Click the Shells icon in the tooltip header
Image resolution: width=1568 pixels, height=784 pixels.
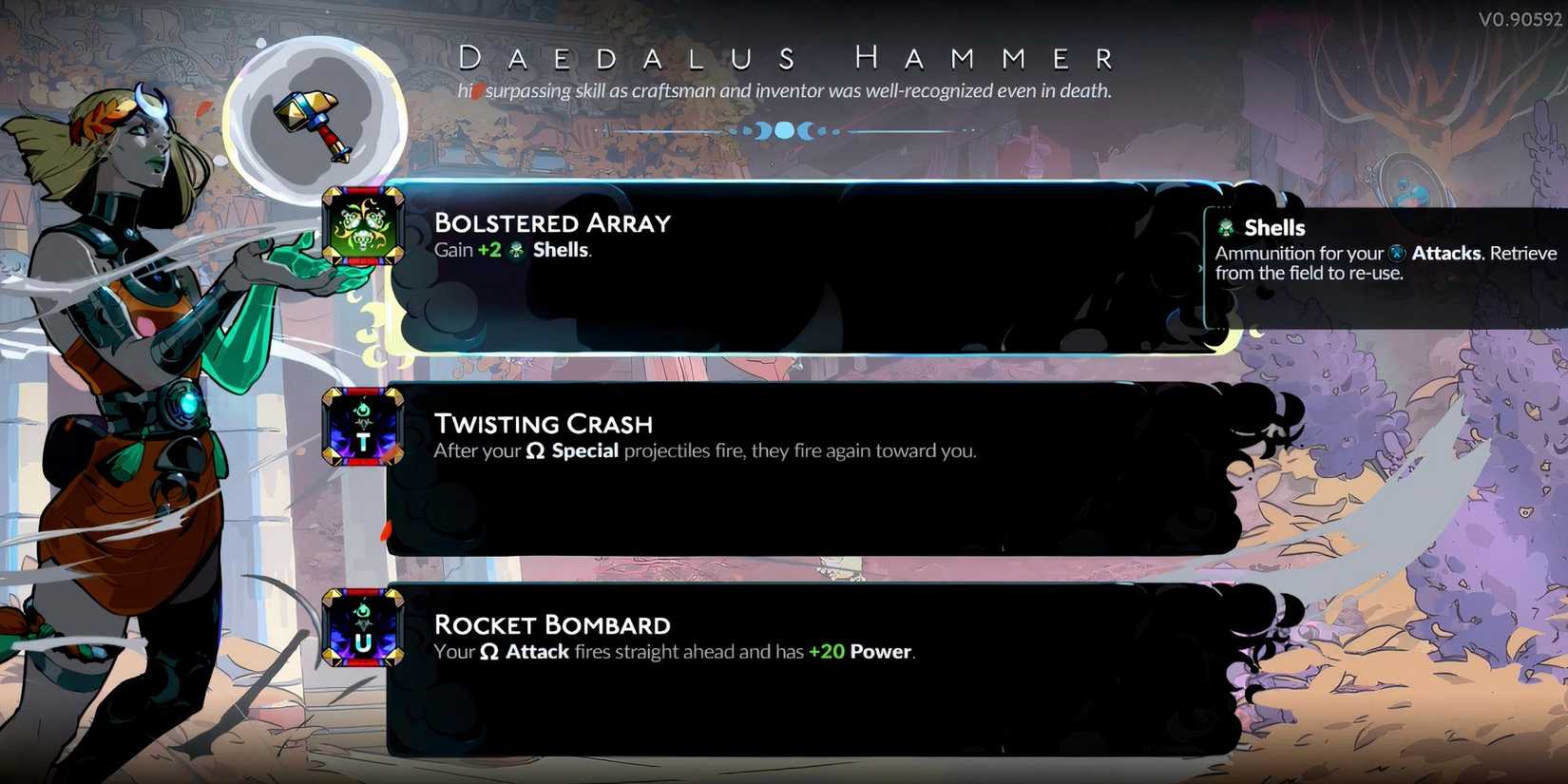coord(1226,227)
